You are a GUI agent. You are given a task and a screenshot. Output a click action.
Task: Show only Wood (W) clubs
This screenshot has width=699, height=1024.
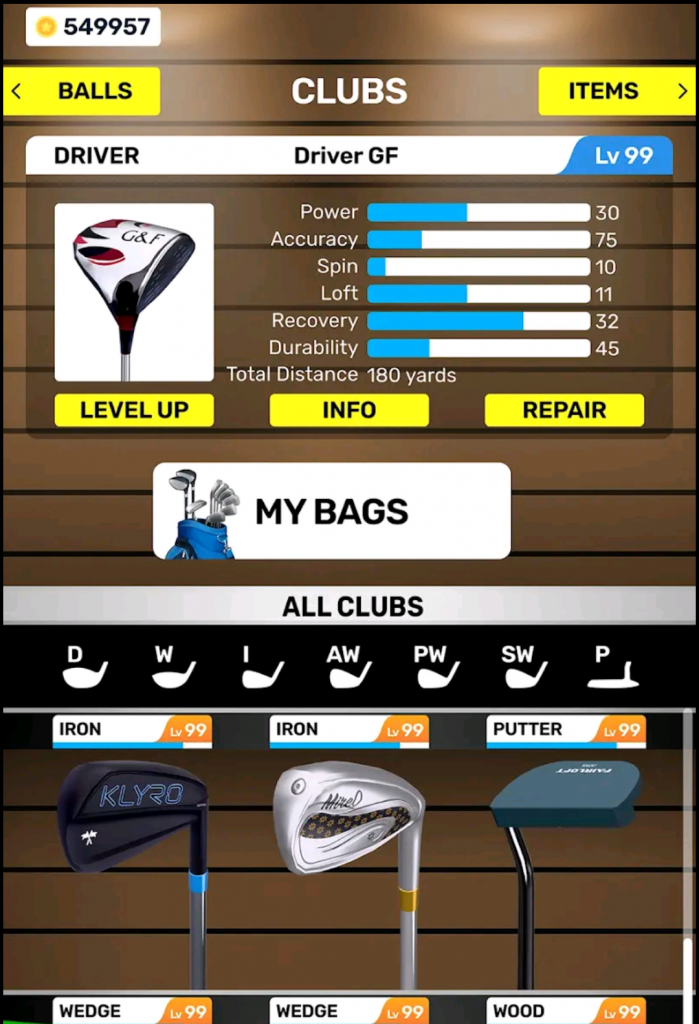click(173, 667)
